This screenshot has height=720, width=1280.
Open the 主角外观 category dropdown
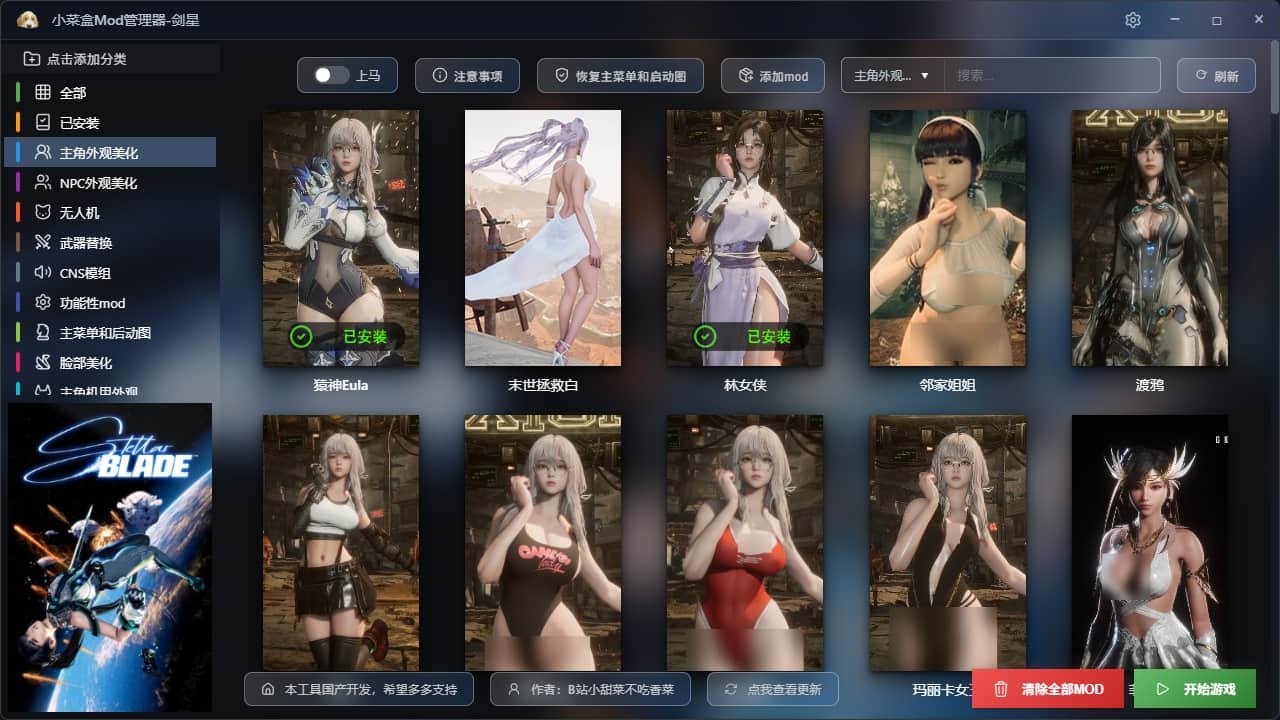pyautogui.click(x=893, y=76)
